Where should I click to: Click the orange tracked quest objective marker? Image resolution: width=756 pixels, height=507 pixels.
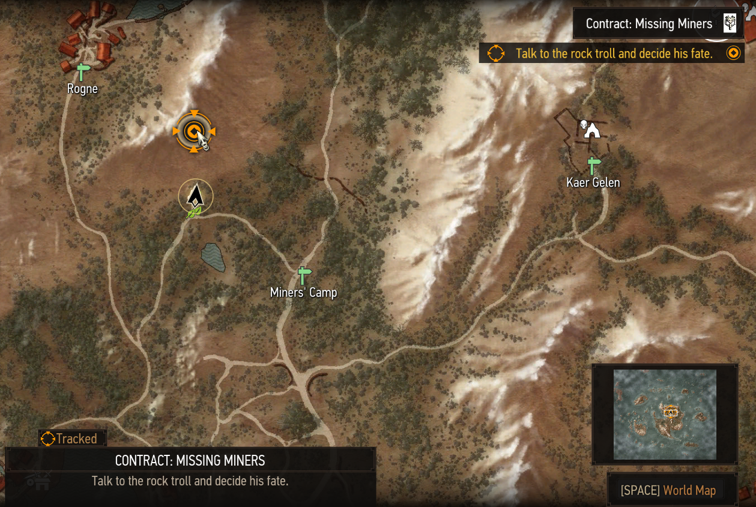(192, 131)
